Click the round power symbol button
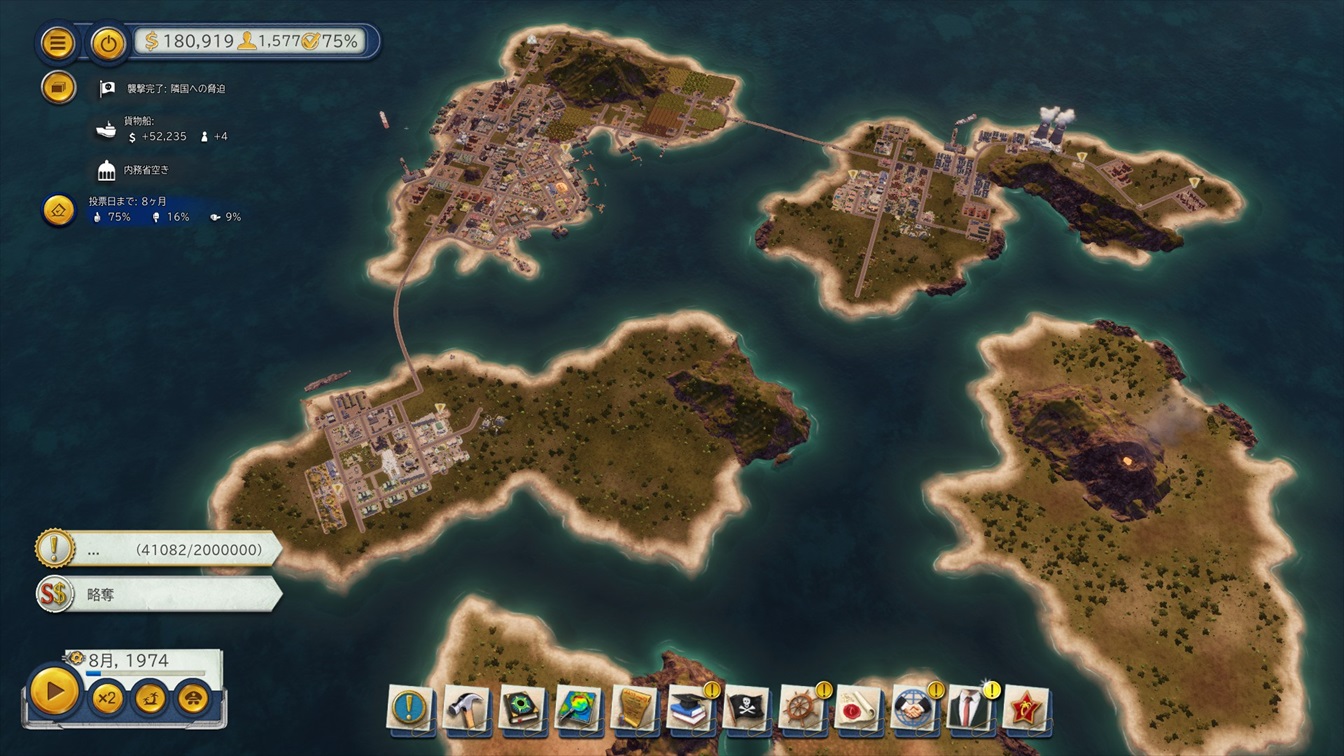 tap(108, 43)
